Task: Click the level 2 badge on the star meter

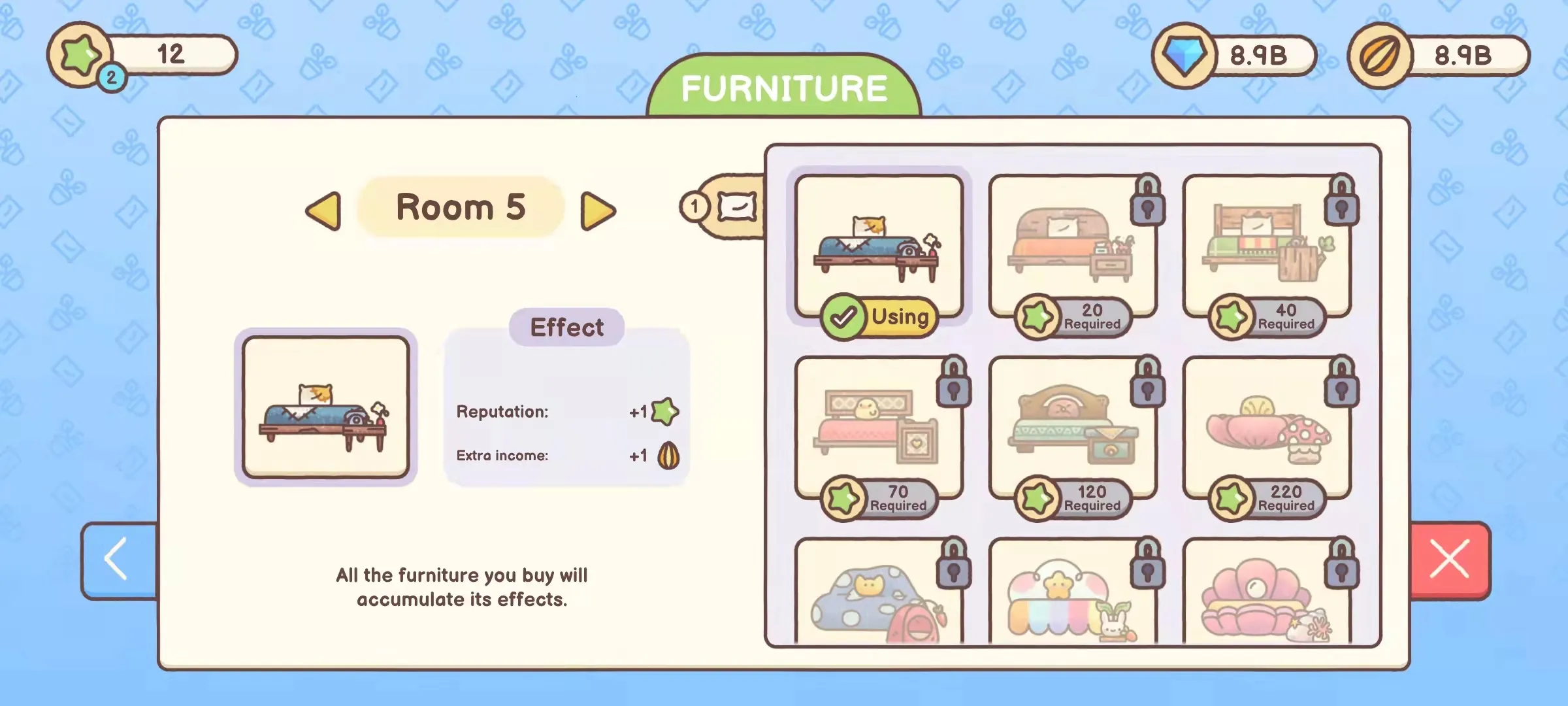Action: 112,78
